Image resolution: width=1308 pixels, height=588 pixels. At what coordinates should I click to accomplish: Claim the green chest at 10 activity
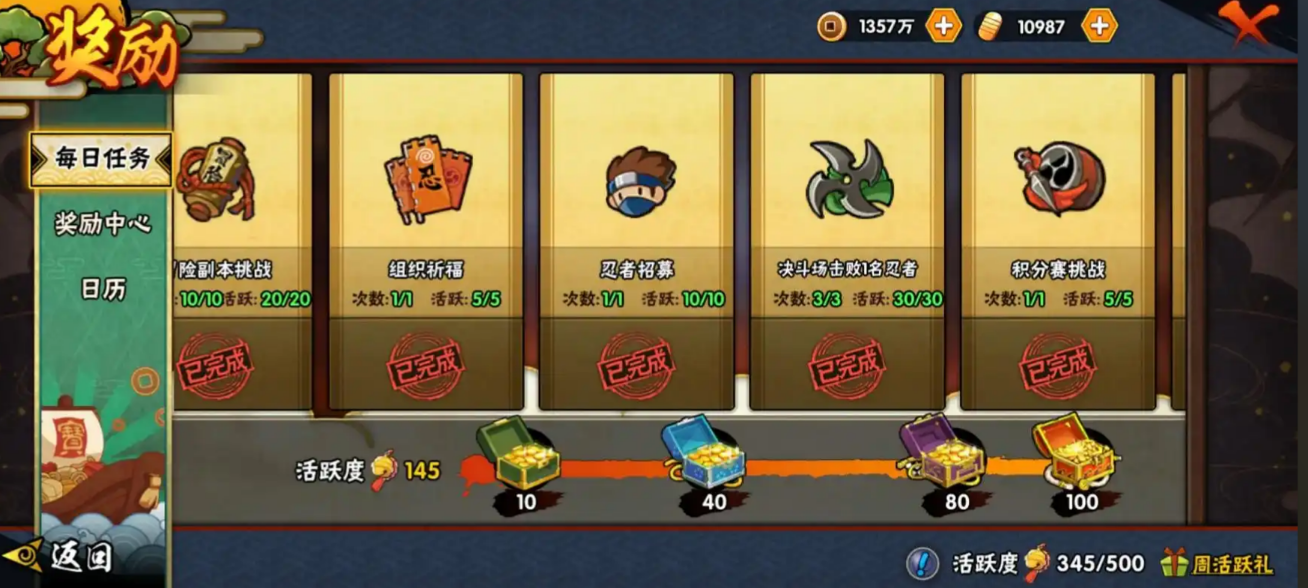(517, 456)
